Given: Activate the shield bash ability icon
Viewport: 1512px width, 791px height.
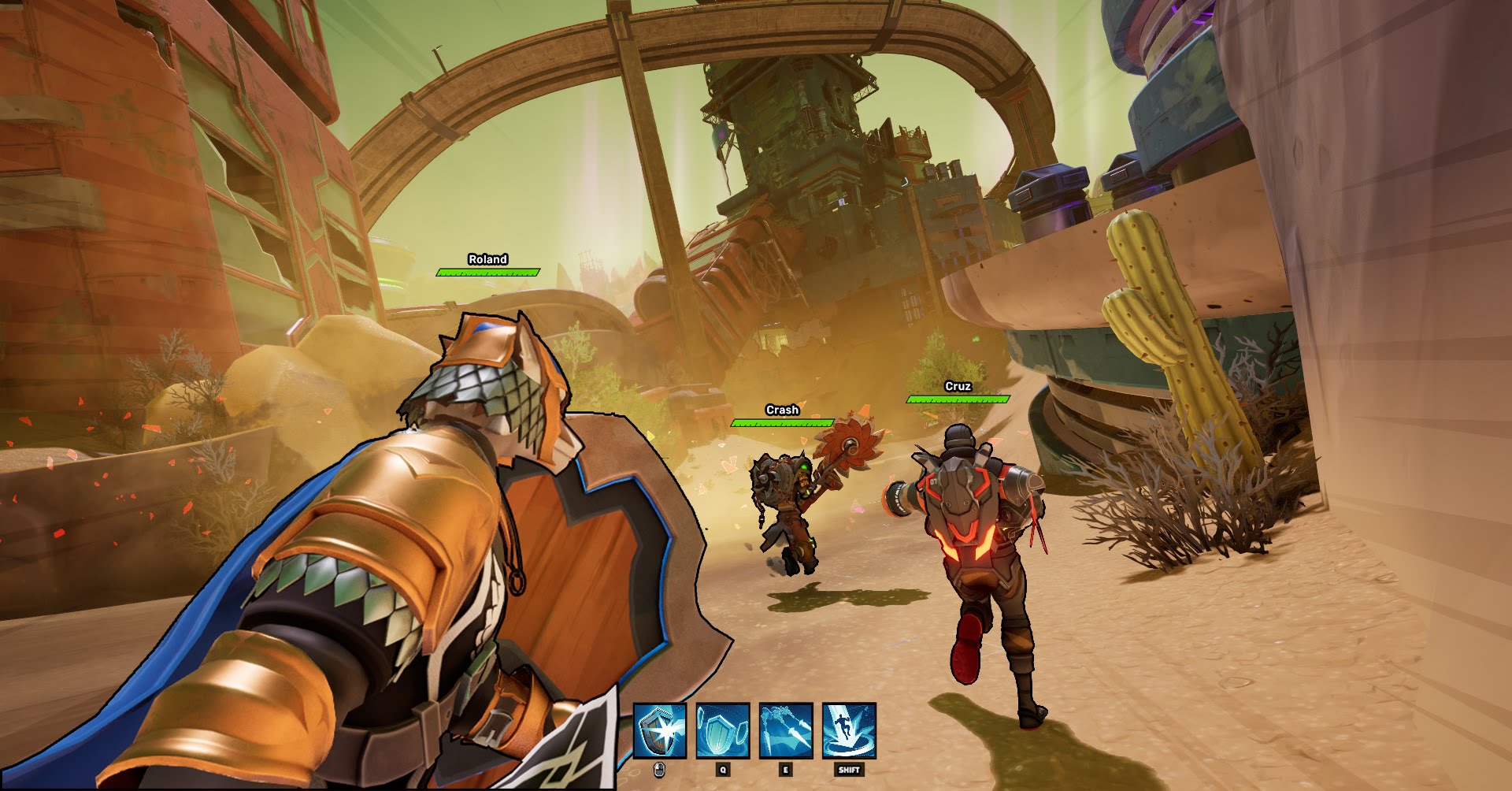Looking at the screenshot, I should (660, 731).
